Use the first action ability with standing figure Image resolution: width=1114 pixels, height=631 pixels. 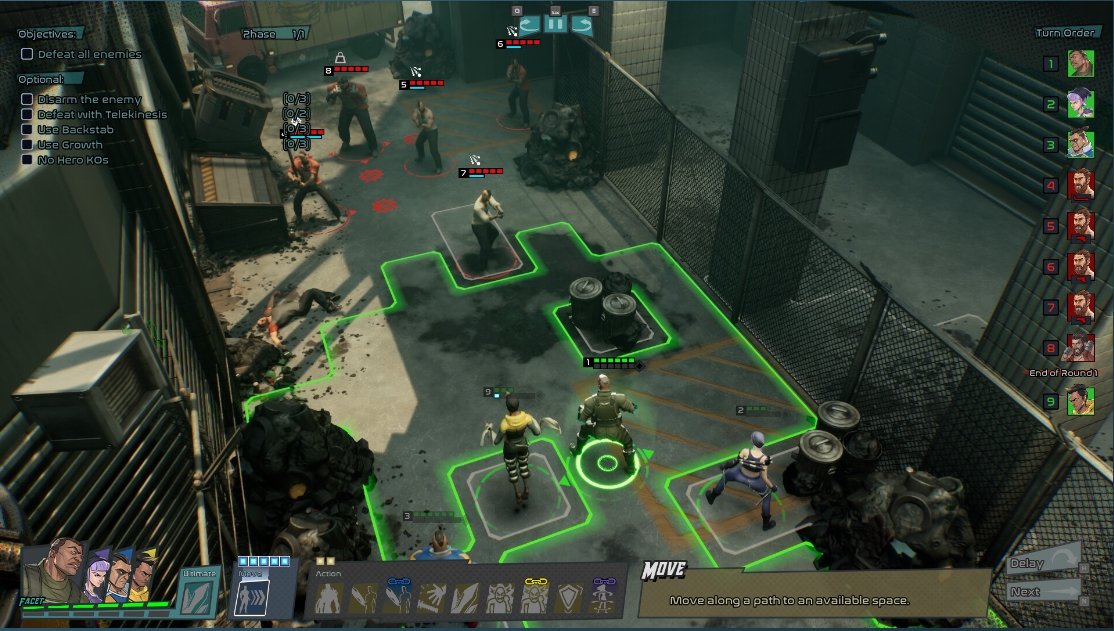tap(329, 598)
